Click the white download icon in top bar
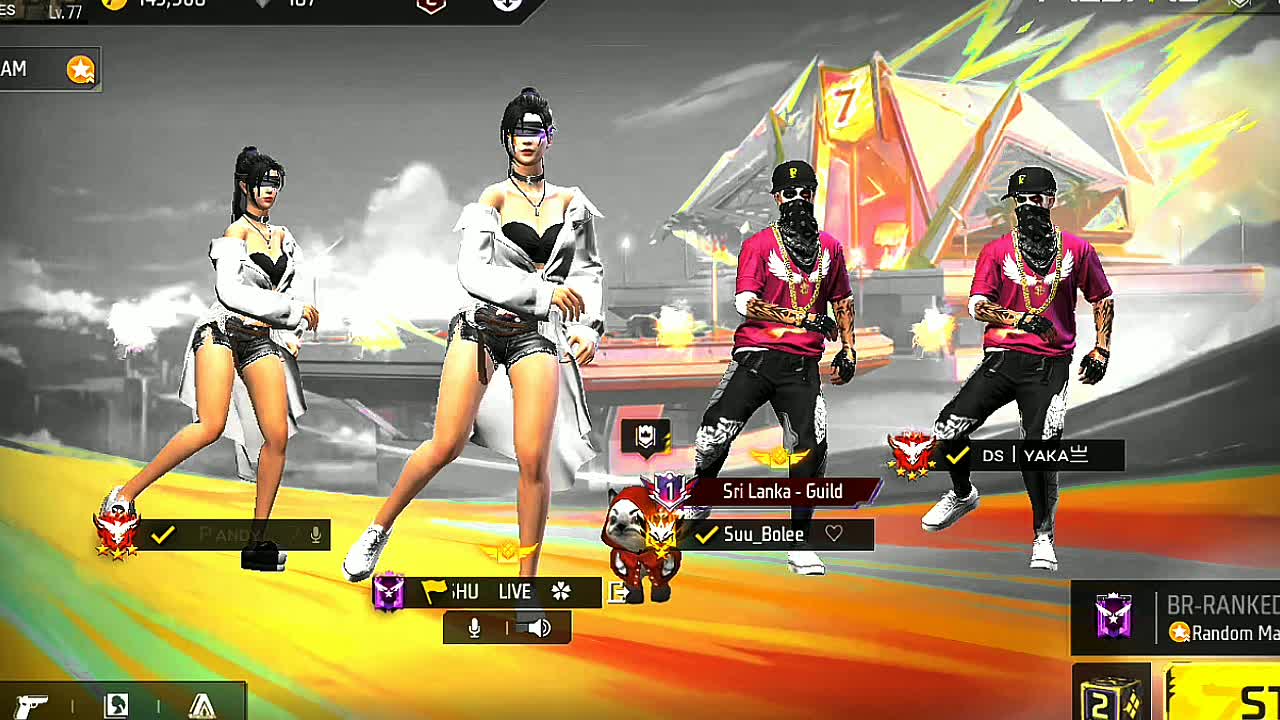 507,3
